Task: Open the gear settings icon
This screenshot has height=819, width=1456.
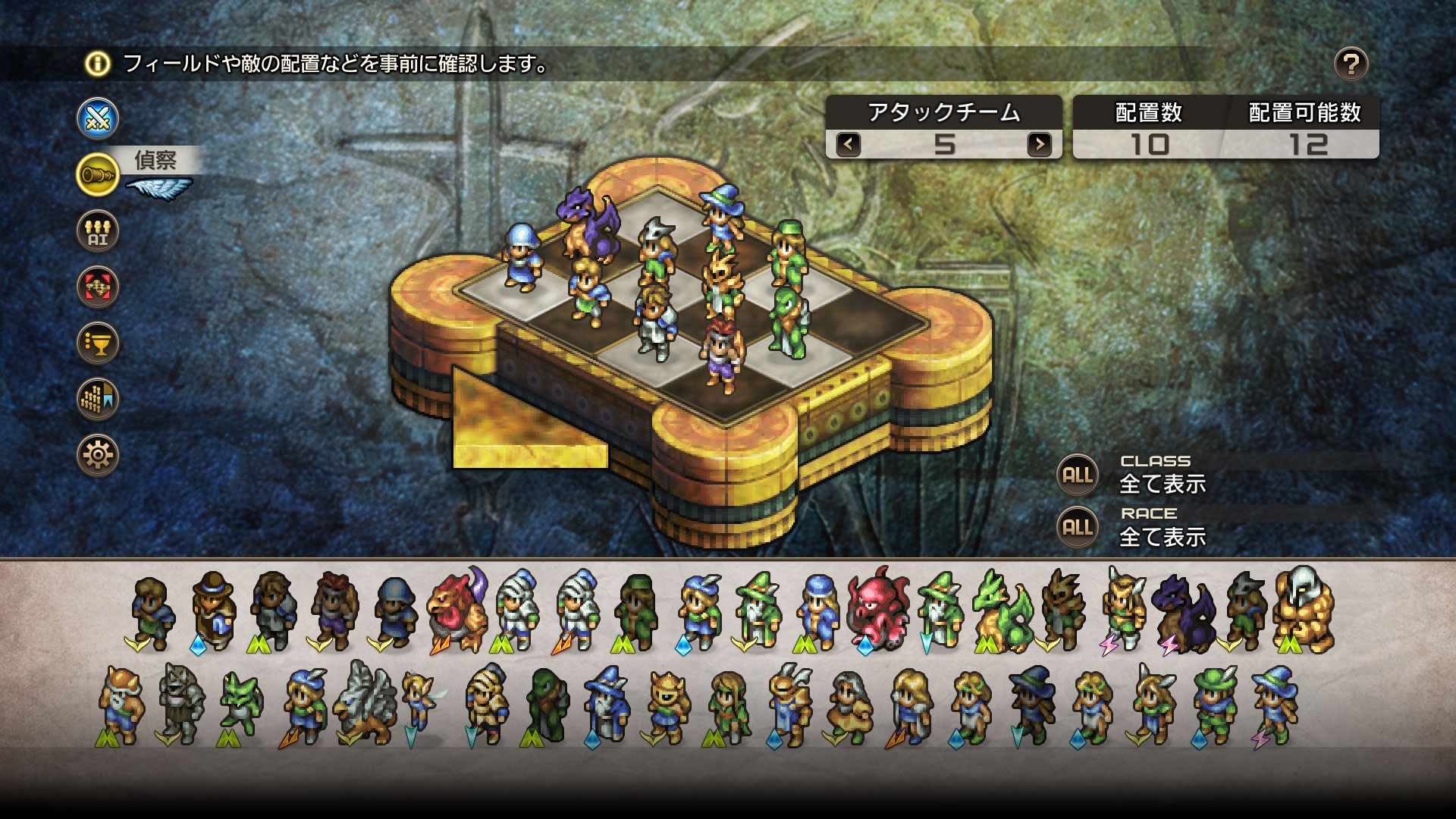Action: coord(98,455)
